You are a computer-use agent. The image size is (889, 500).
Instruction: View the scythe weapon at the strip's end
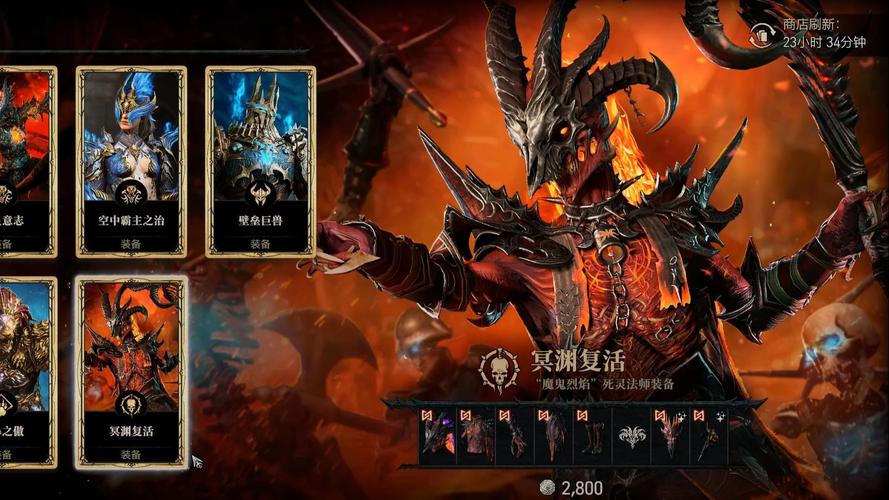point(708,436)
